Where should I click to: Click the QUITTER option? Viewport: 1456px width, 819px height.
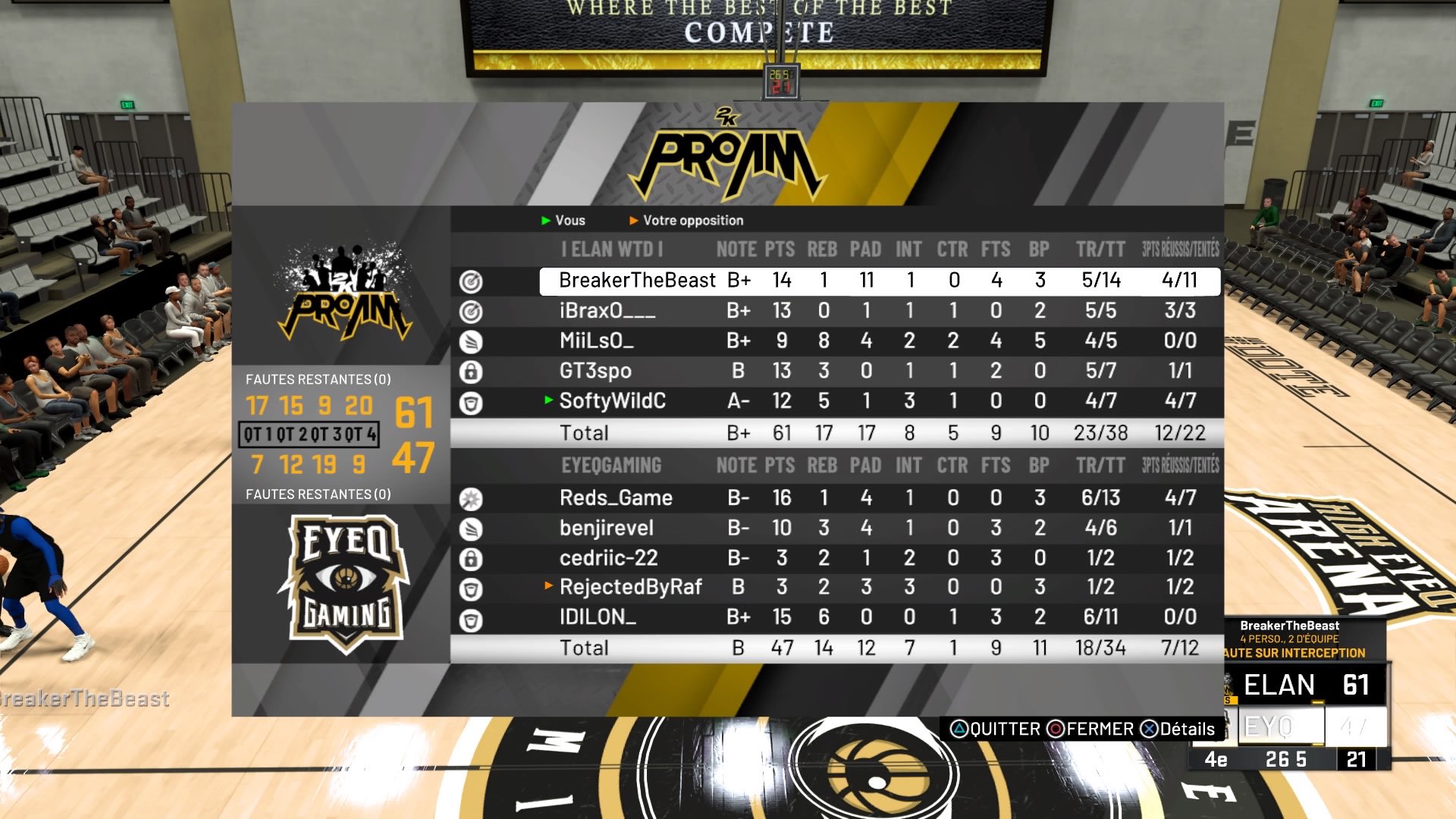pos(995,730)
